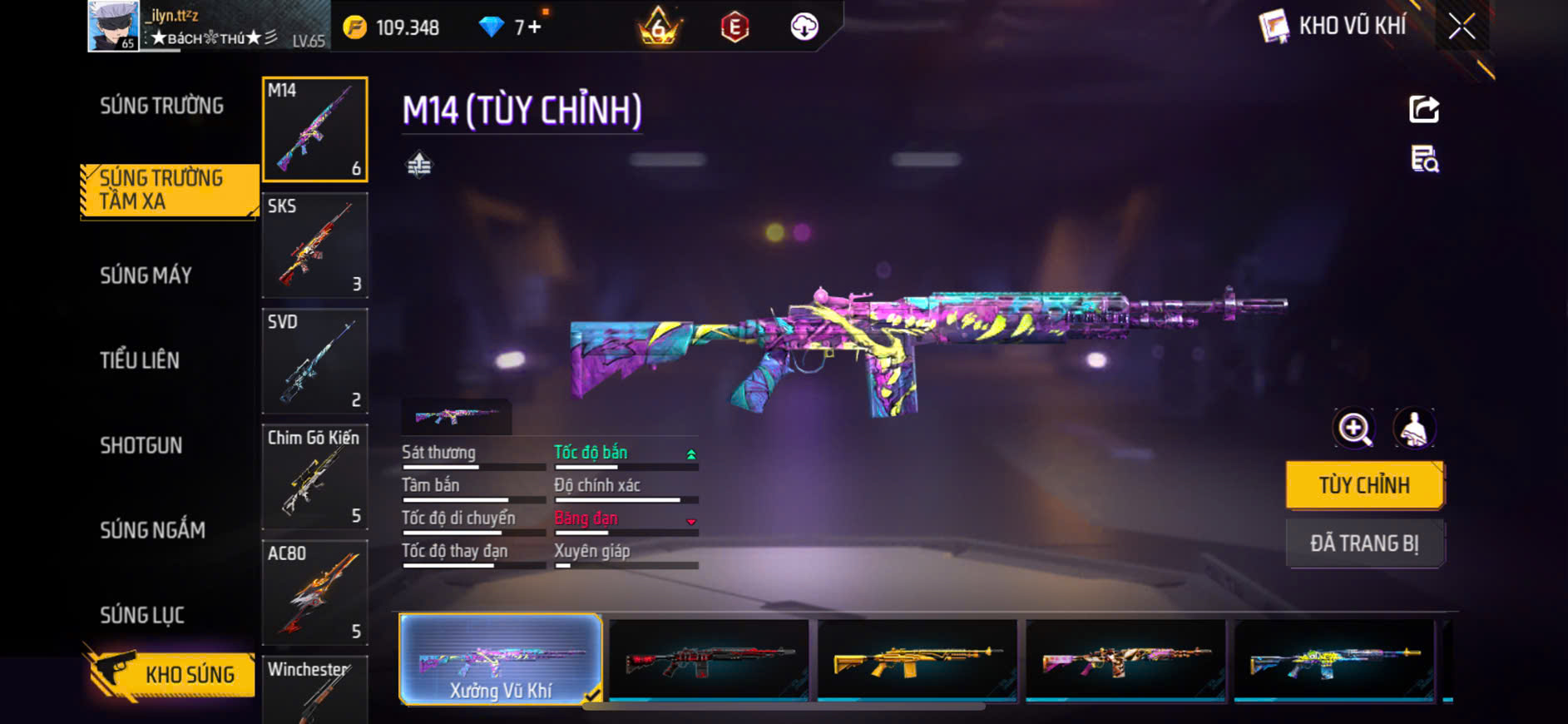Select the Xưởng Vũ Khí skin
The width and height of the screenshot is (1568, 724).
click(x=500, y=659)
